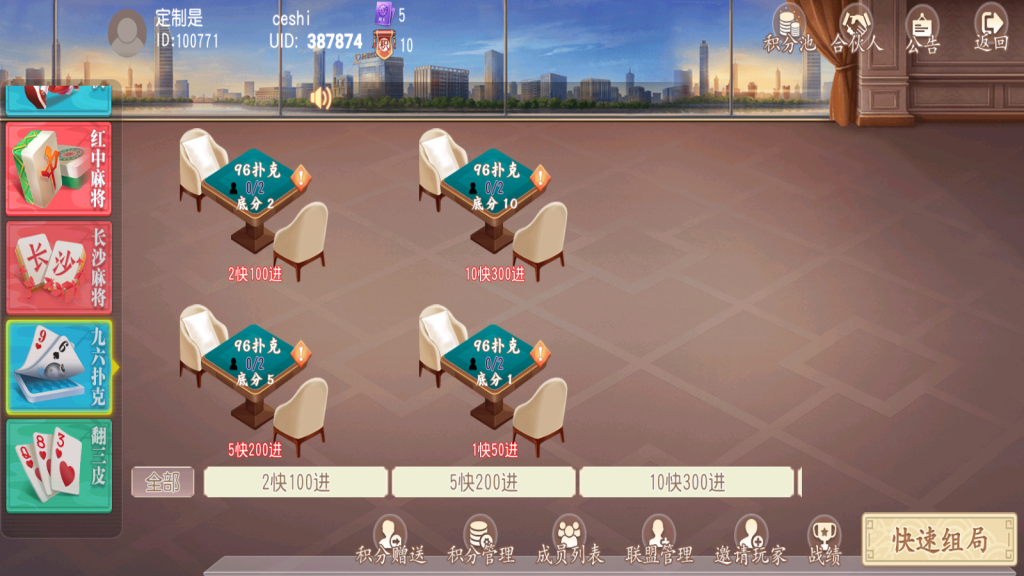Image resolution: width=1024 pixels, height=576 pixels.
Task: Select the 翻三皮 card game category
Action: pyautogui.click(x=59, y=466)
